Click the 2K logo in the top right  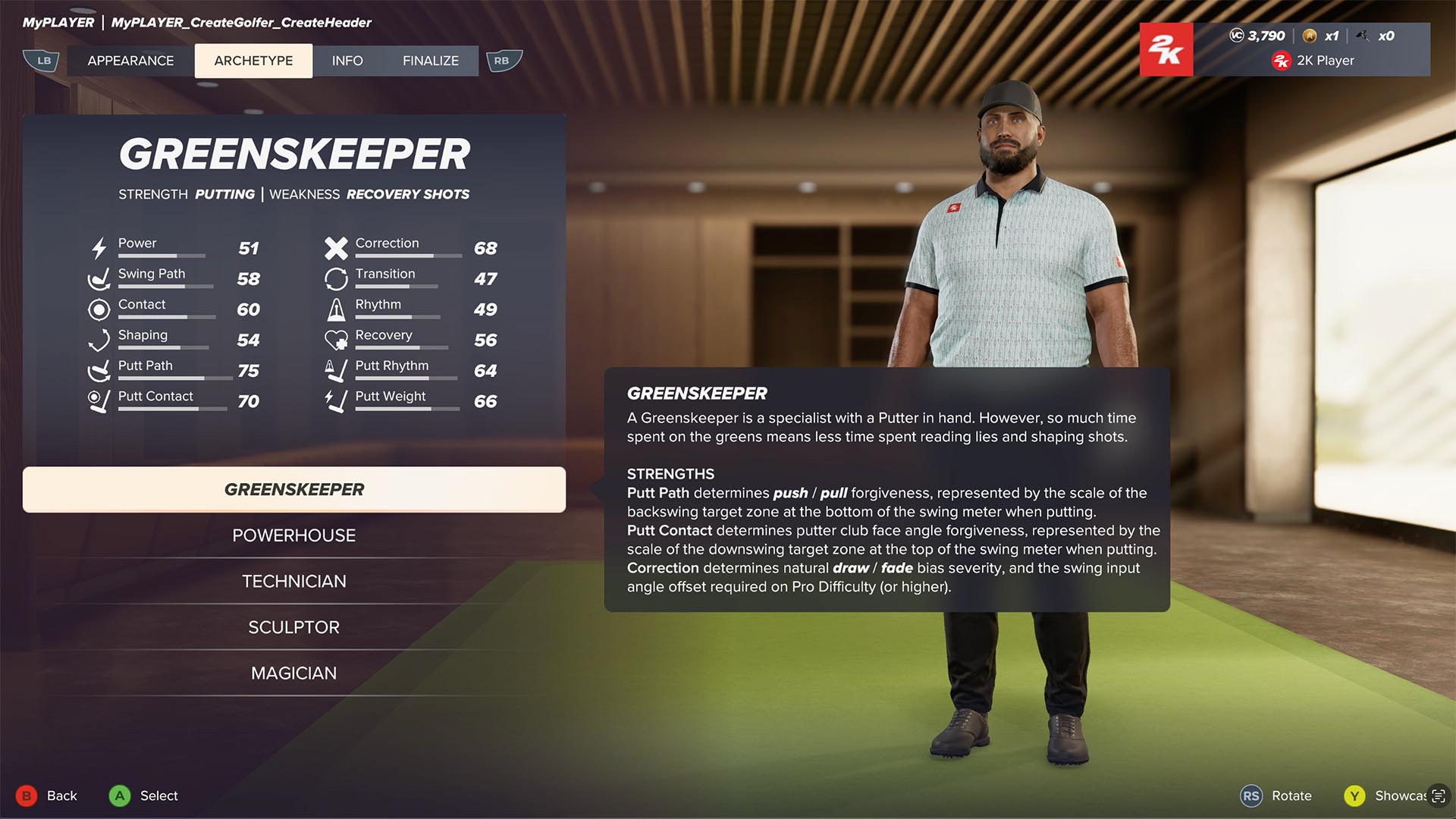(1166, 49)
